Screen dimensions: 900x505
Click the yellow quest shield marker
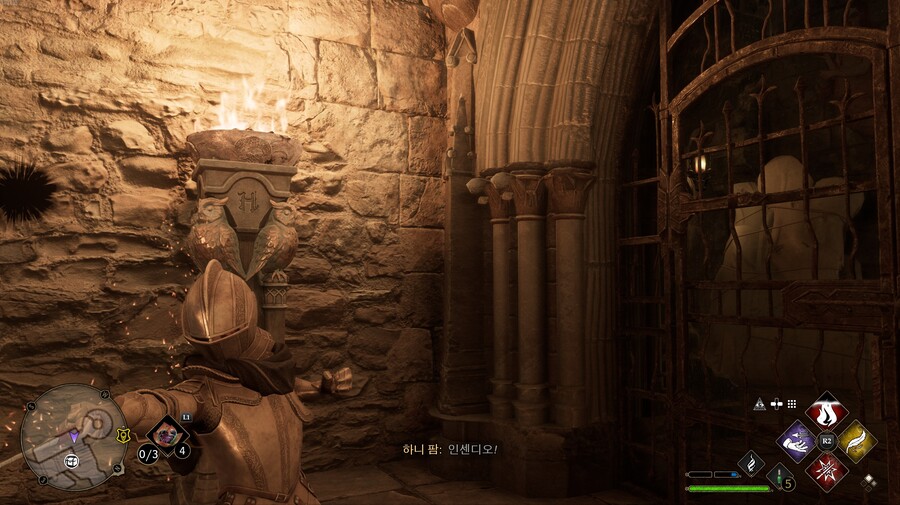click(x=123, y=436)
